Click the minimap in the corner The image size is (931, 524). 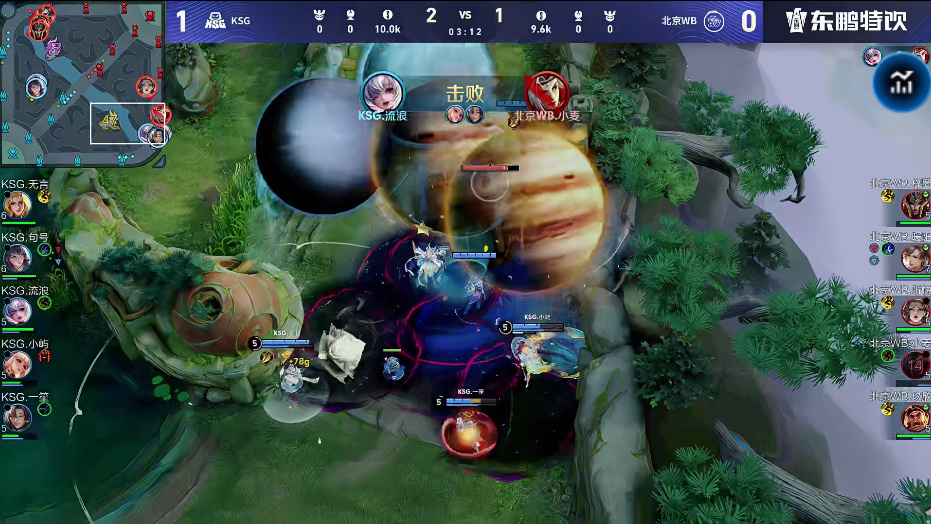[x=83, y=83]
